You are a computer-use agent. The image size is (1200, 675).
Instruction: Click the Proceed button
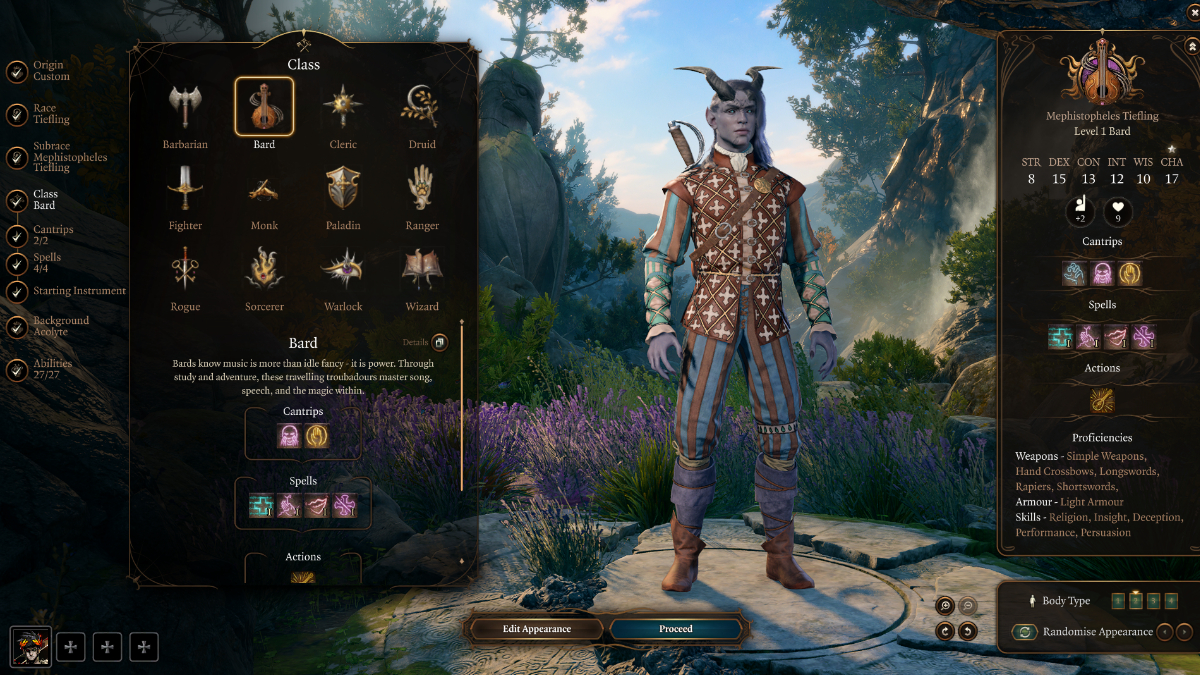coord(676,629)
